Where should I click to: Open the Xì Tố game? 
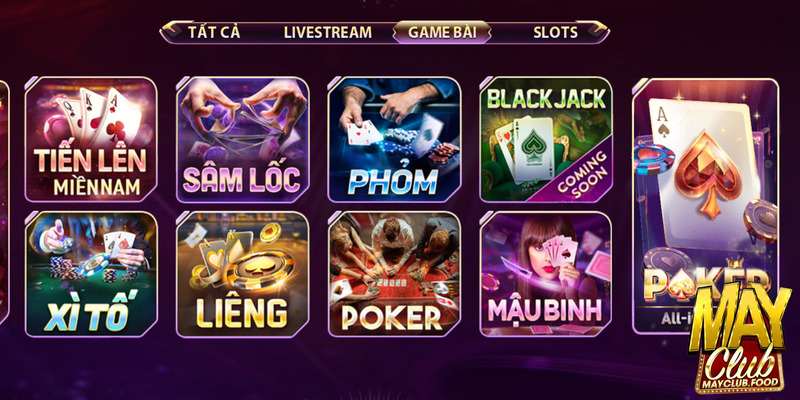click(x=91, y=274)
